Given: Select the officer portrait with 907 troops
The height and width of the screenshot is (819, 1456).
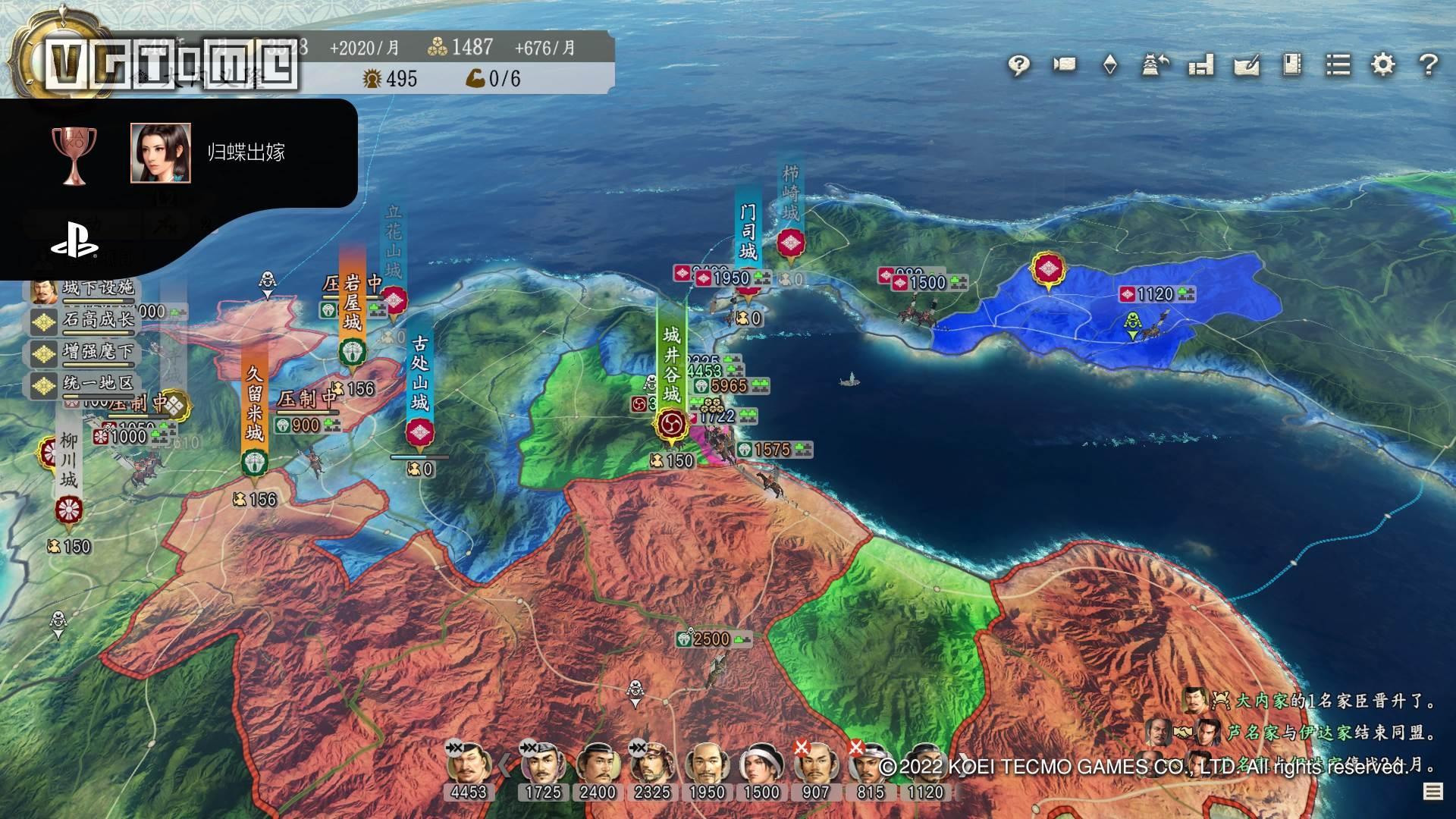Looking at the screenshot, I should [815, 762].
